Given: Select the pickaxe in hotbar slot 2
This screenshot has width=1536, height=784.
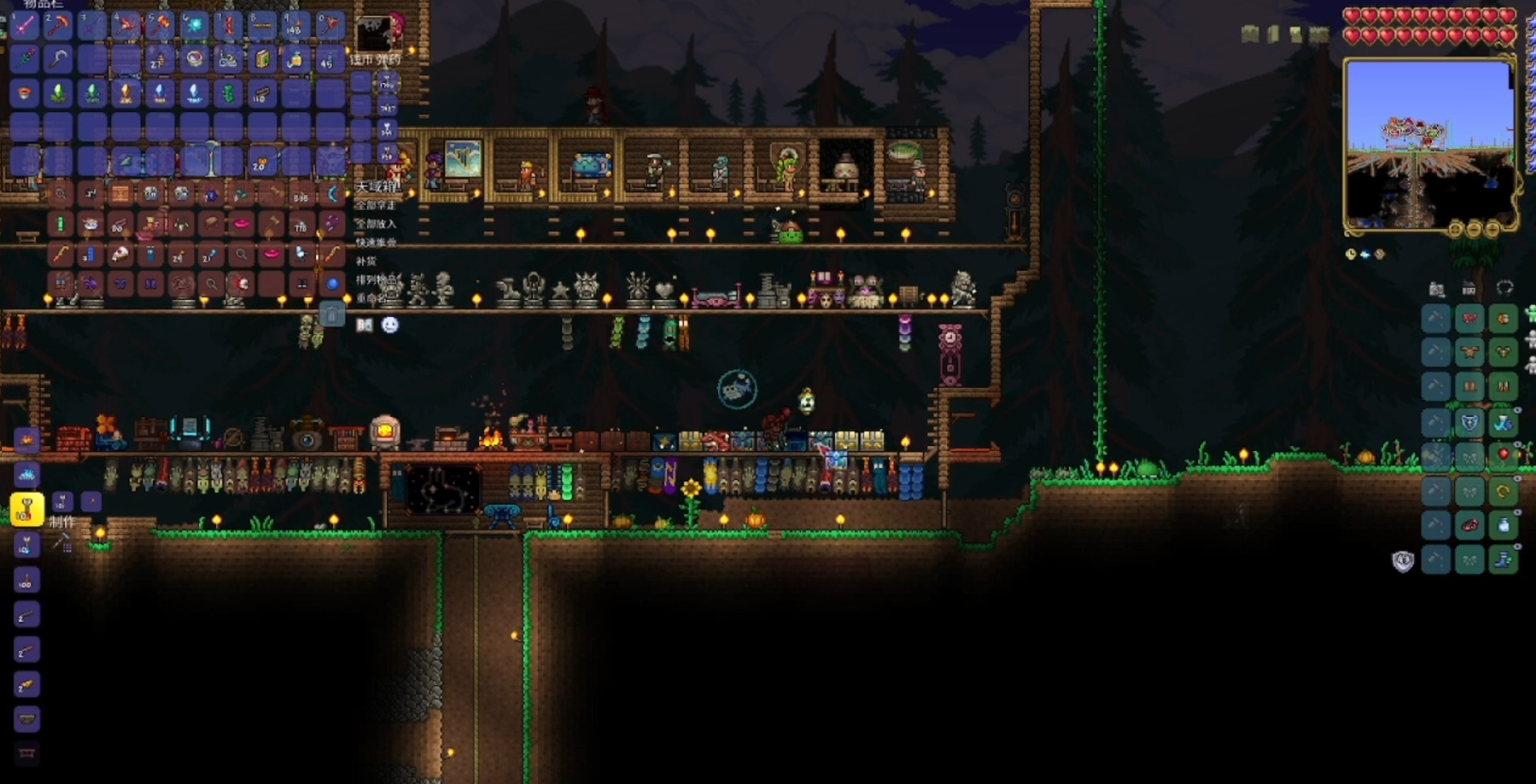Looking at the screenshot, I should [x=58, y=25].
